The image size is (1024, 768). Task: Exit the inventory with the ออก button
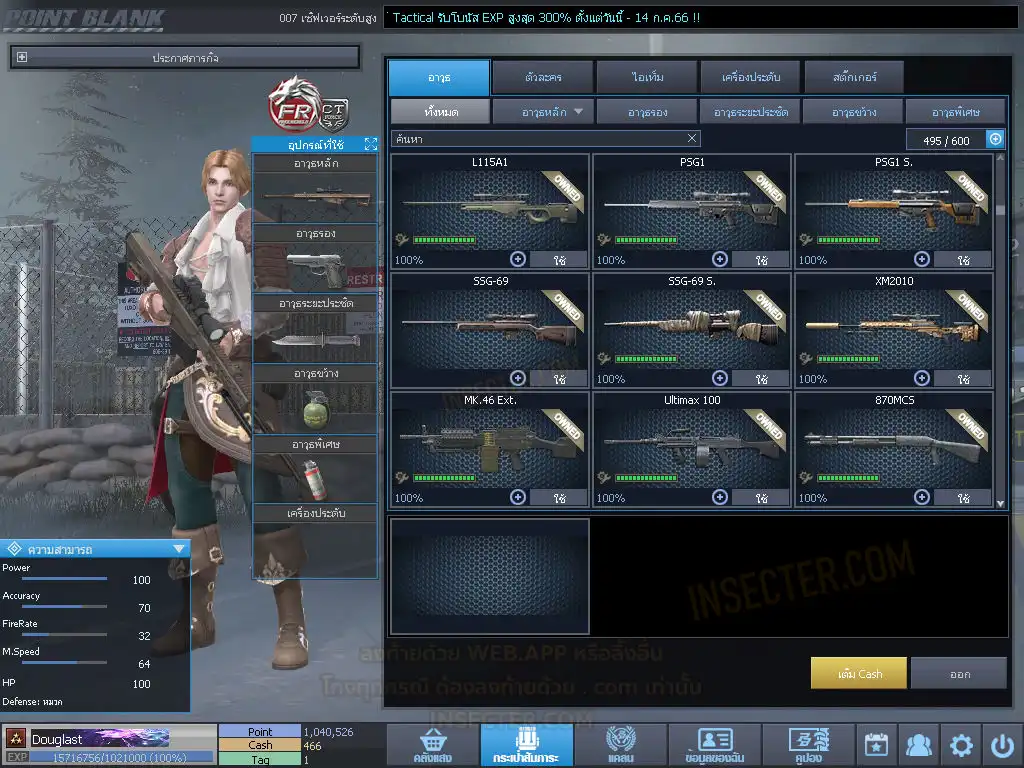coord(959,674)
